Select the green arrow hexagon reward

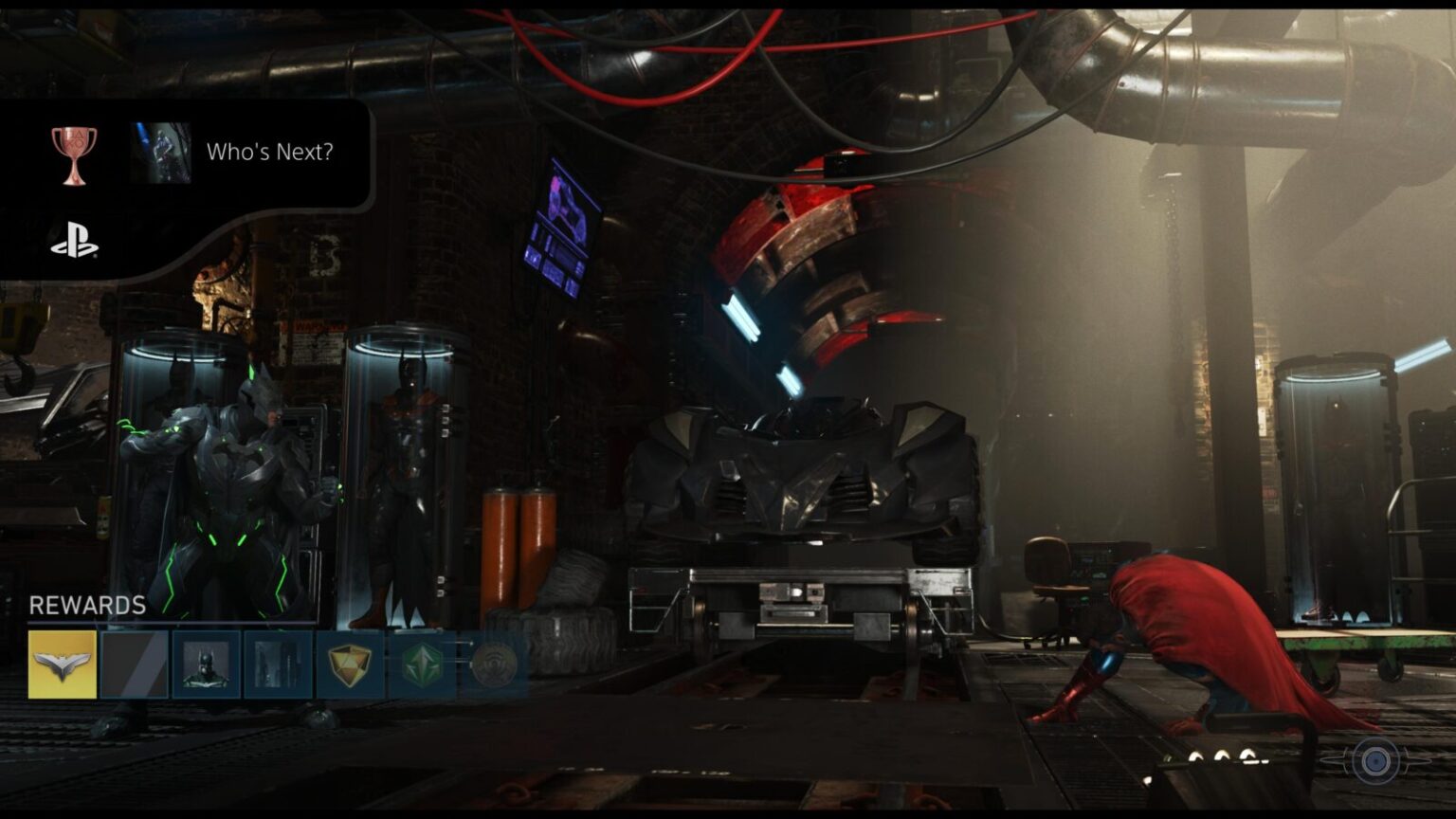point(422,664)
